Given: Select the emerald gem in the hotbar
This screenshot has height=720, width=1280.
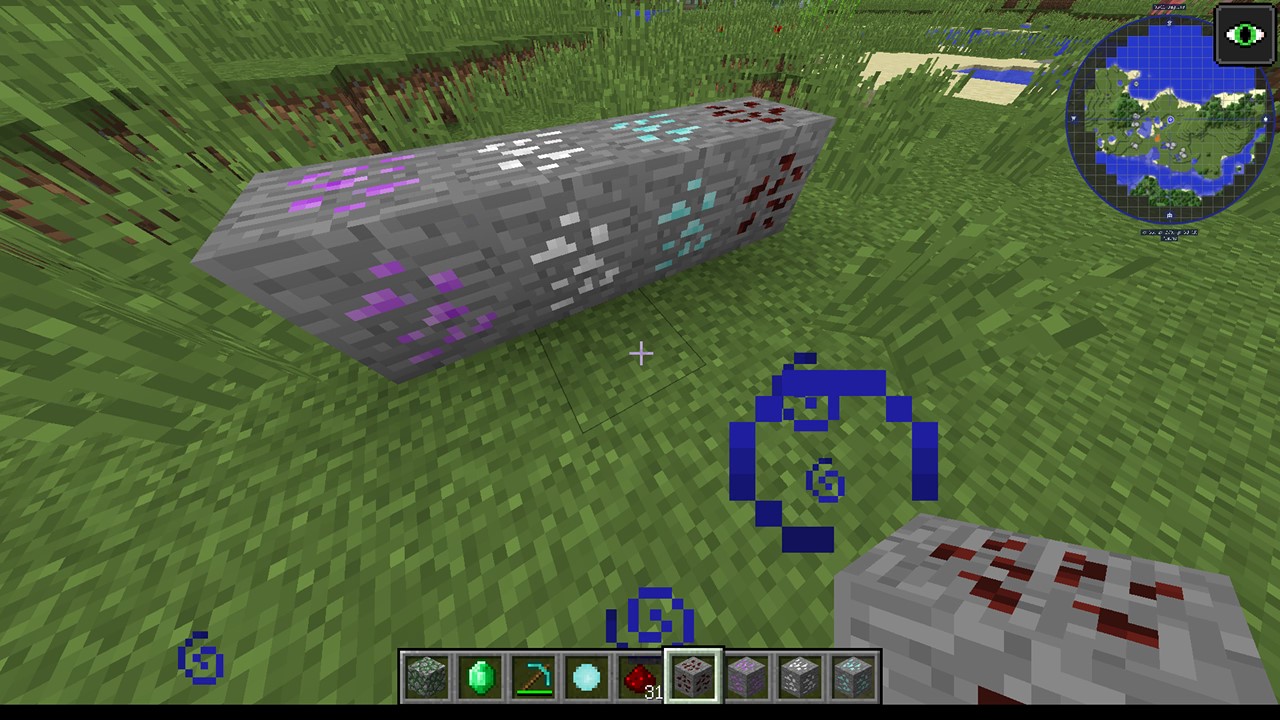Looking at the screenshot, I should pos(480,678).
